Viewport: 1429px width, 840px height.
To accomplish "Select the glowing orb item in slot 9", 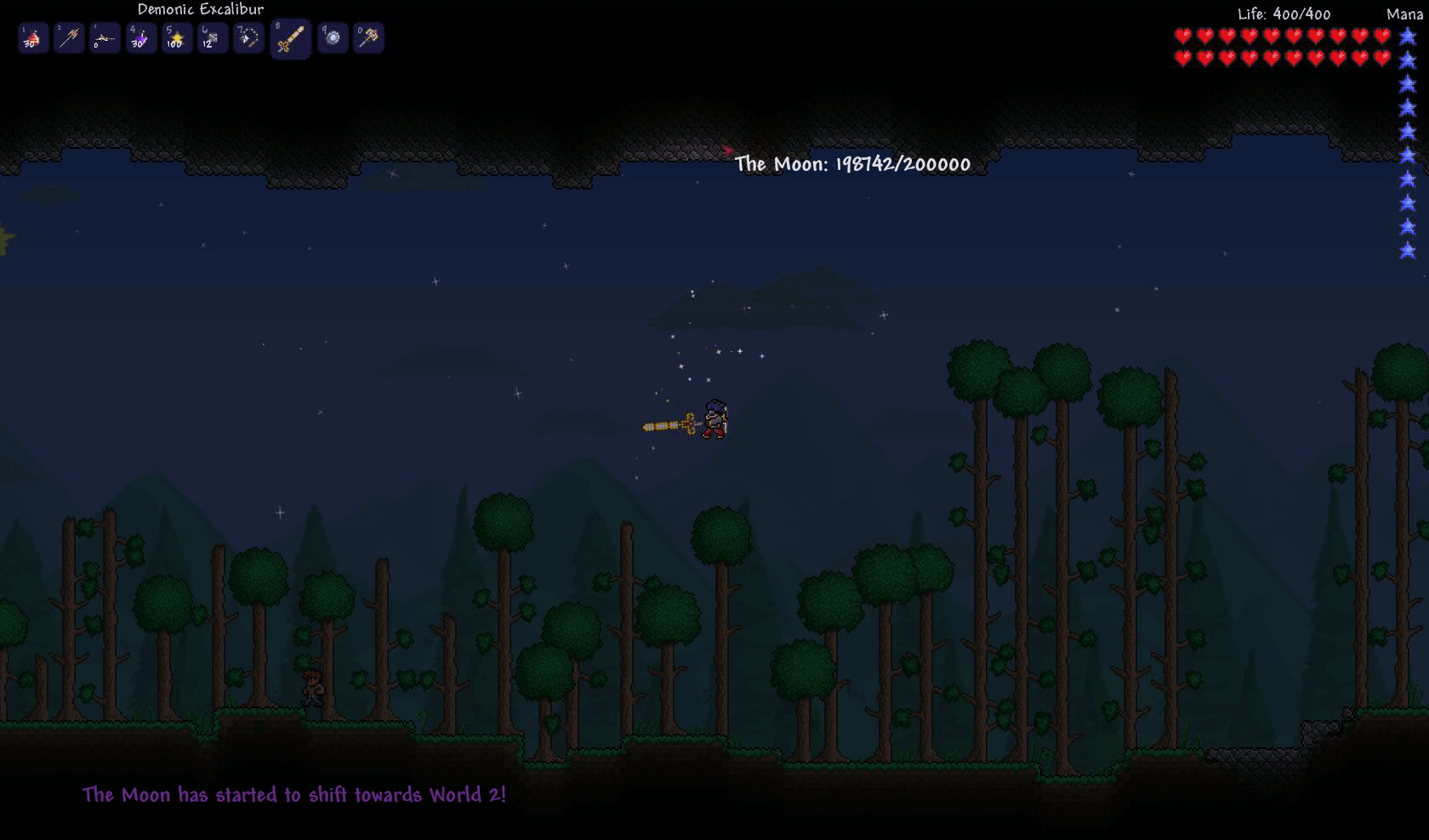I will click(x=333, y=37).
